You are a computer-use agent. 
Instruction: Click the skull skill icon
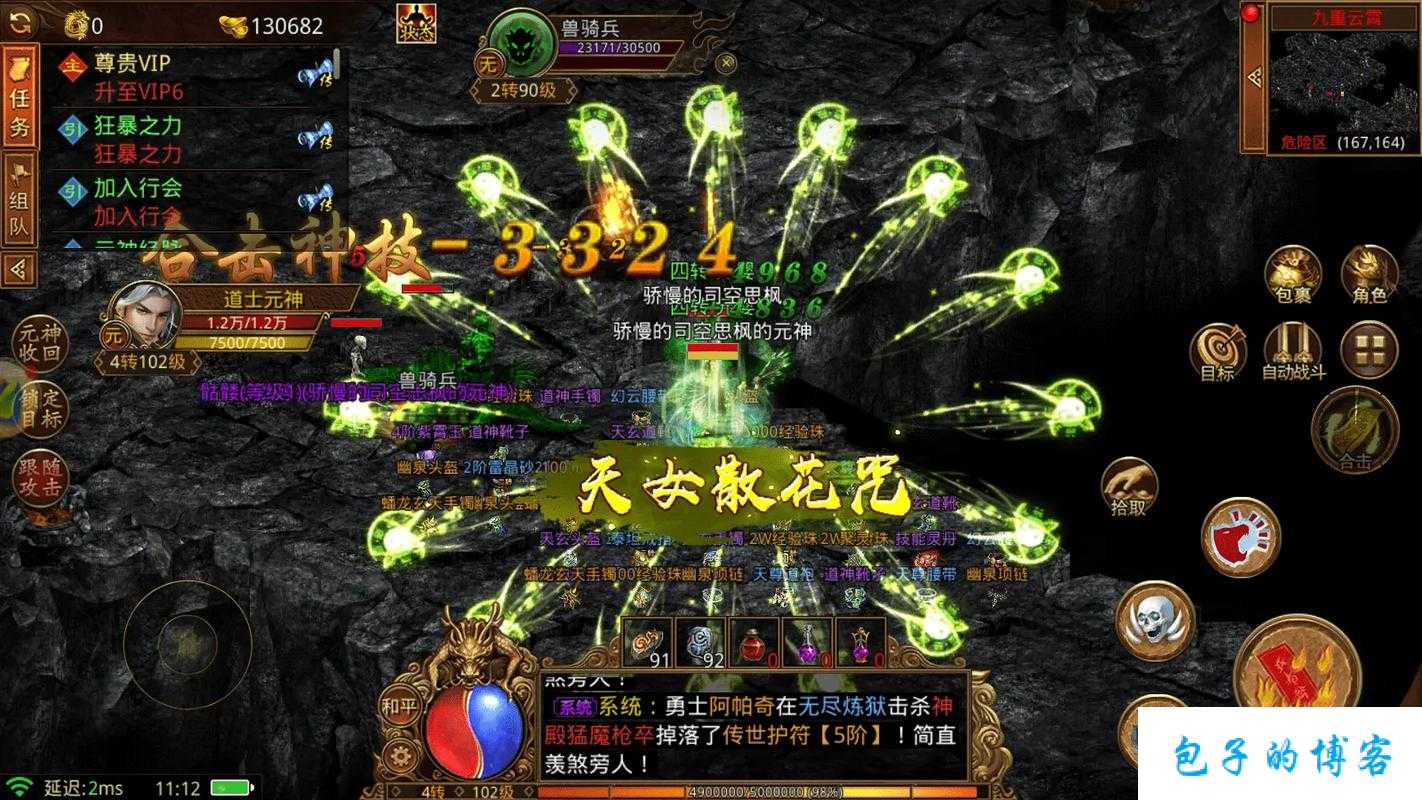pyautogui.click(x=1155, y=623)
